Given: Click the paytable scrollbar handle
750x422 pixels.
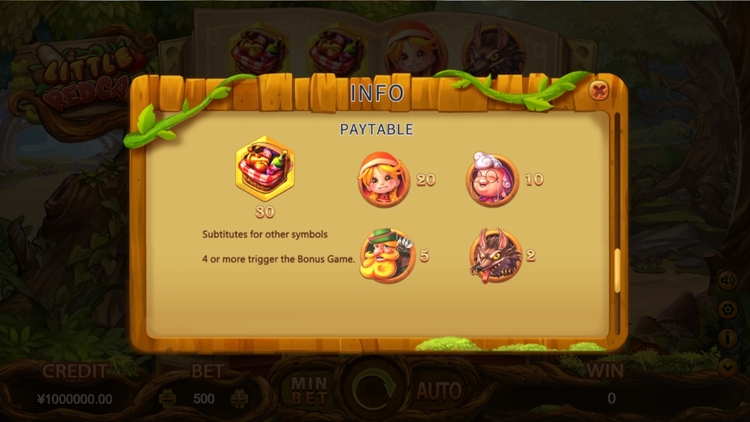Looking at the screenshot, I should pos(617,268).
